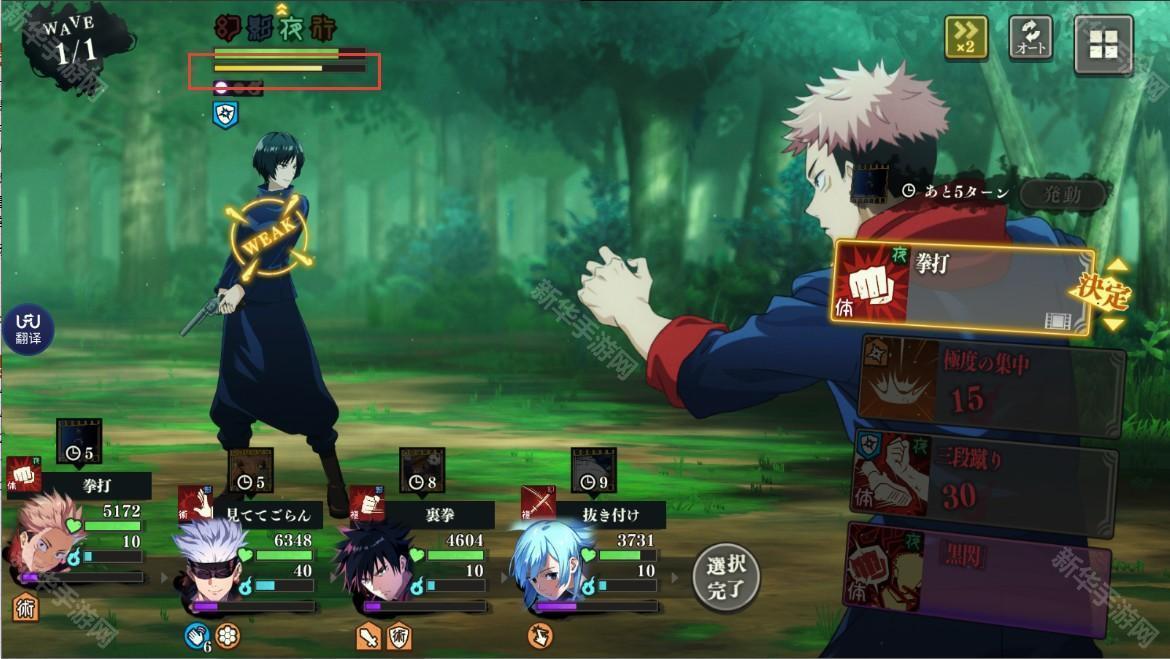The height and width of the screenshot is (659, 1170).
Task: Choose the 極度の集中 skill card
Action: 990,385
